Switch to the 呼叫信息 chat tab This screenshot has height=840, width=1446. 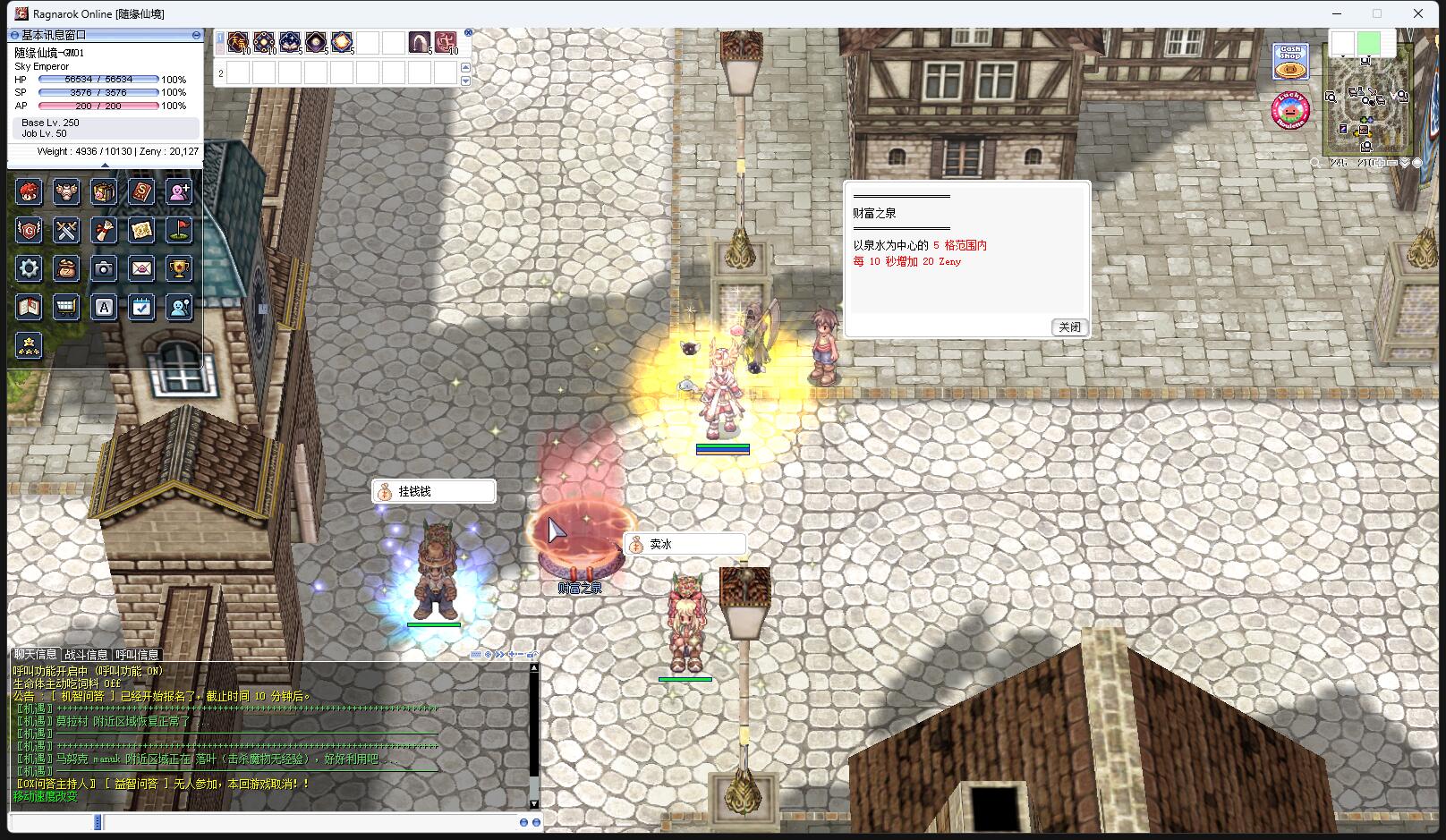137,655
